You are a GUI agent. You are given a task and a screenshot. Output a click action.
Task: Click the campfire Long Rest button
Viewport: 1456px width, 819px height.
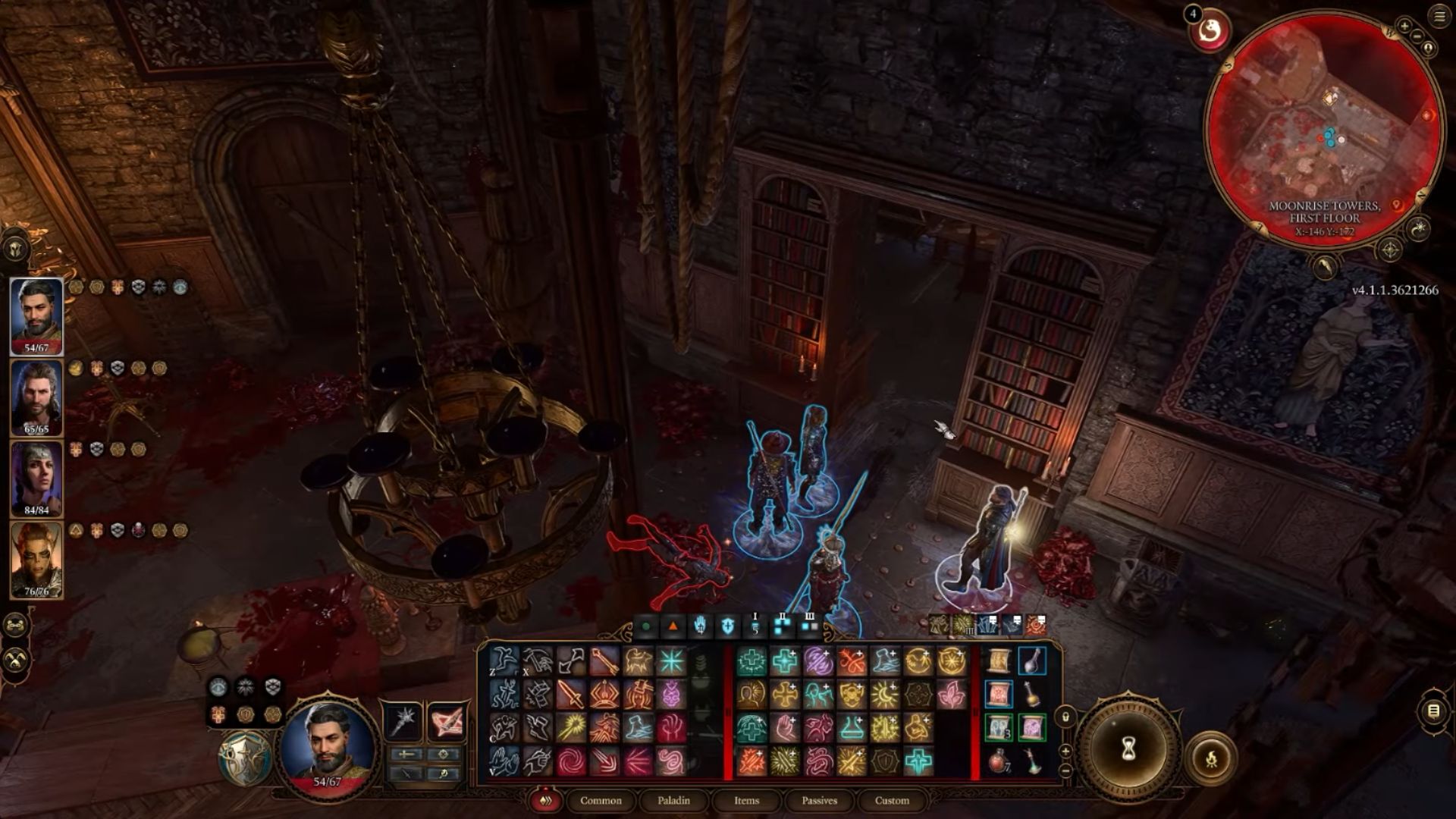click(x=1211, y=760)
